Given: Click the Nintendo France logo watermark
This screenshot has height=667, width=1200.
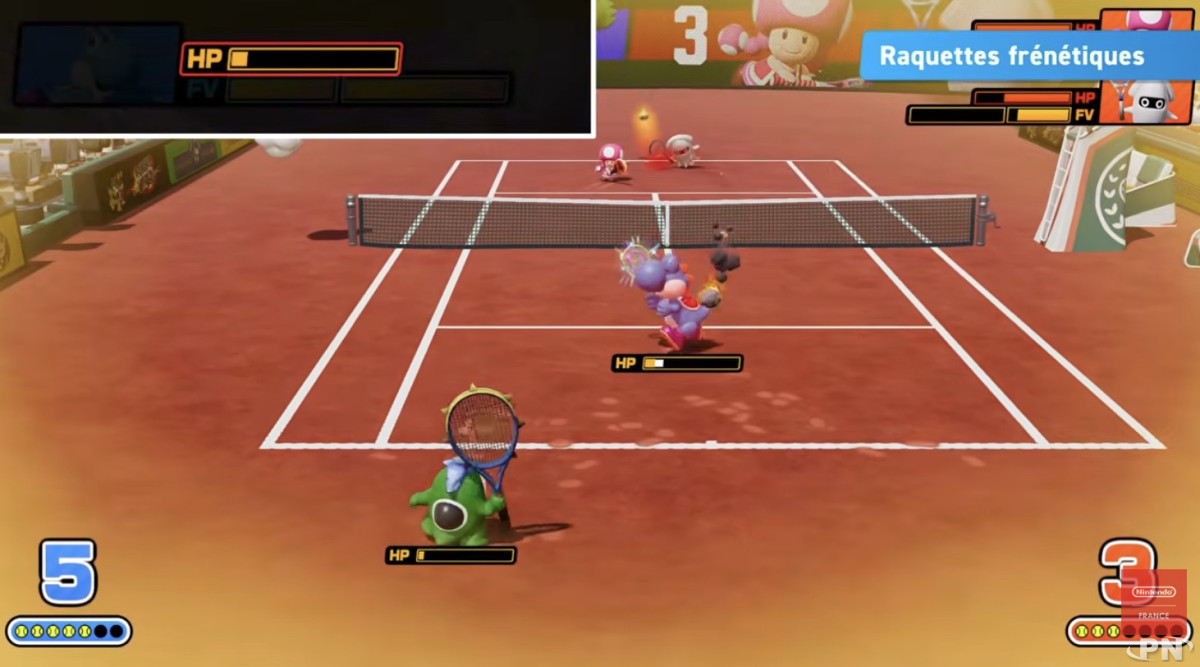Looking at the screenshot, I should pyautogui.click(x=1153, y=600).
